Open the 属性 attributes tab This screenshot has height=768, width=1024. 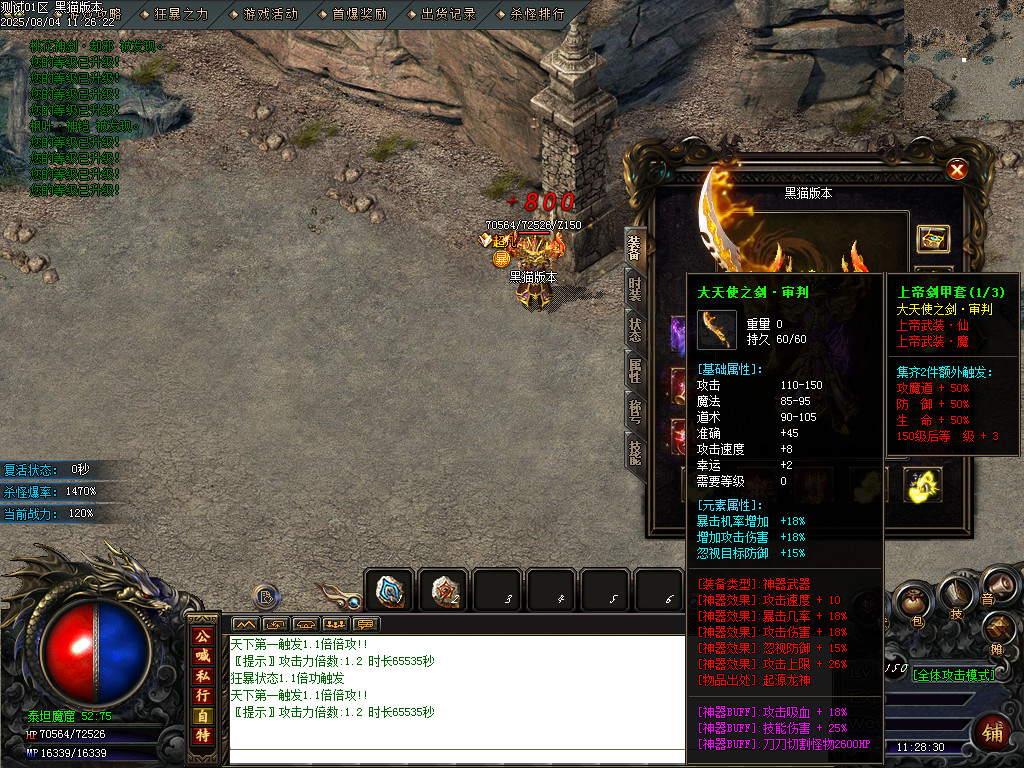pos(635,371)
